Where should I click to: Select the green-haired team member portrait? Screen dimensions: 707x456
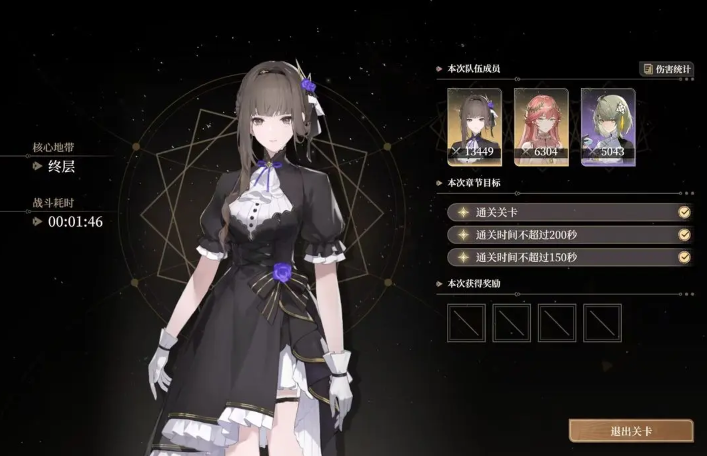coord(608,127)
